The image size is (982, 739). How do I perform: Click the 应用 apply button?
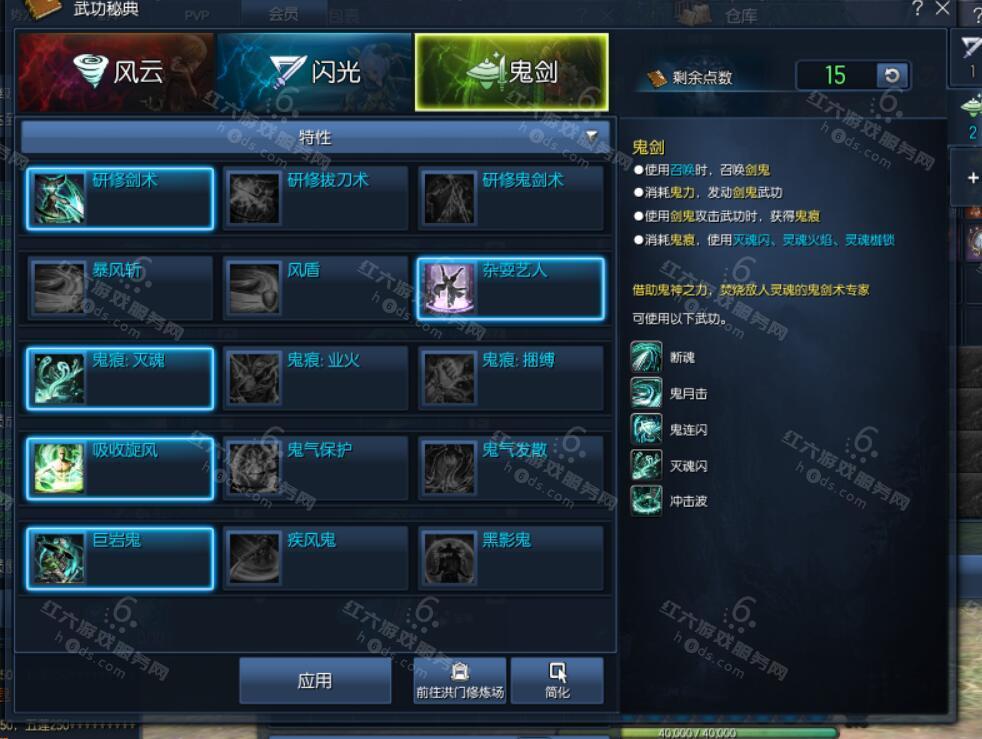click(x=315, y=680)
